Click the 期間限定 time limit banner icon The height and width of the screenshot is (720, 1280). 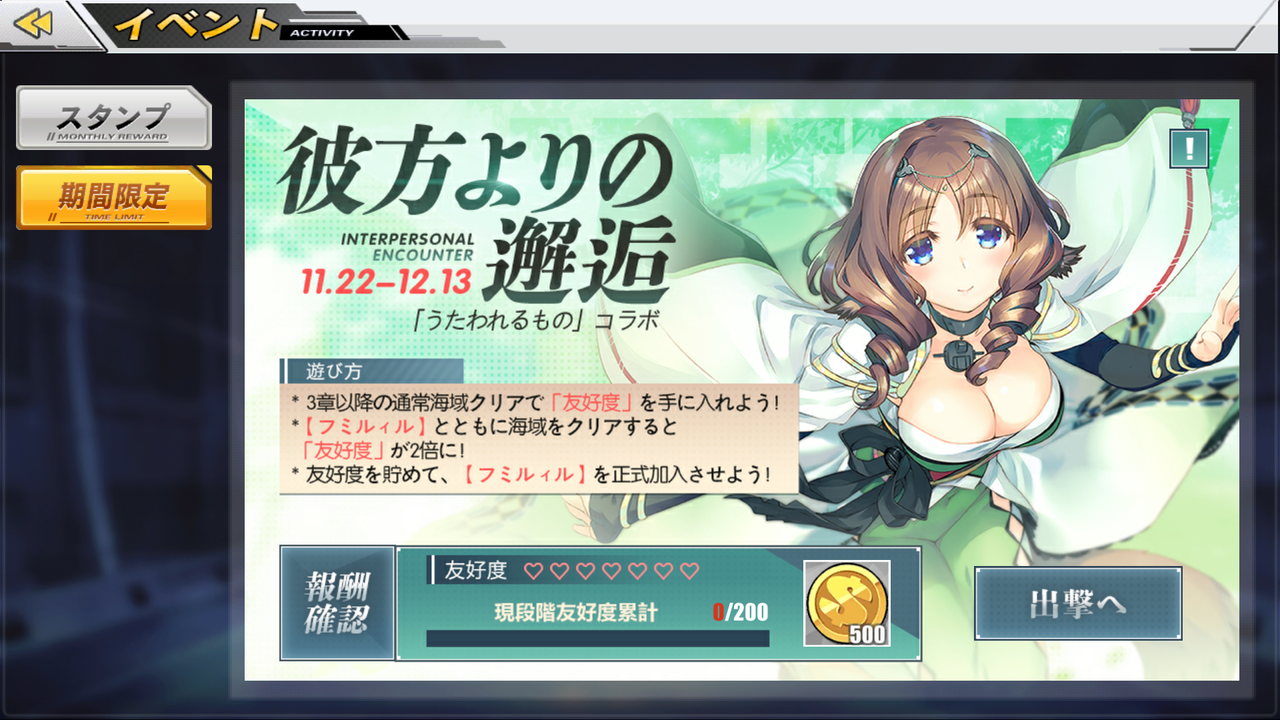(x=112, y=197)
